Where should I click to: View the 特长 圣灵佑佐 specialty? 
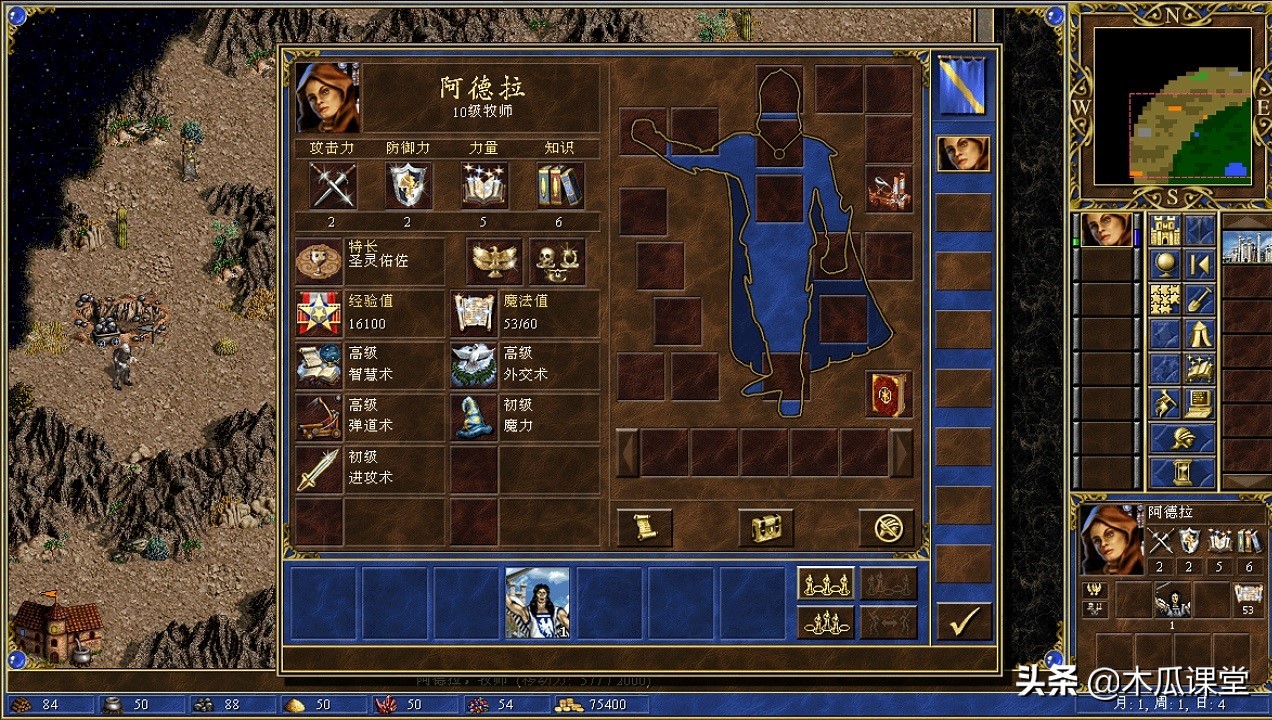320,261
